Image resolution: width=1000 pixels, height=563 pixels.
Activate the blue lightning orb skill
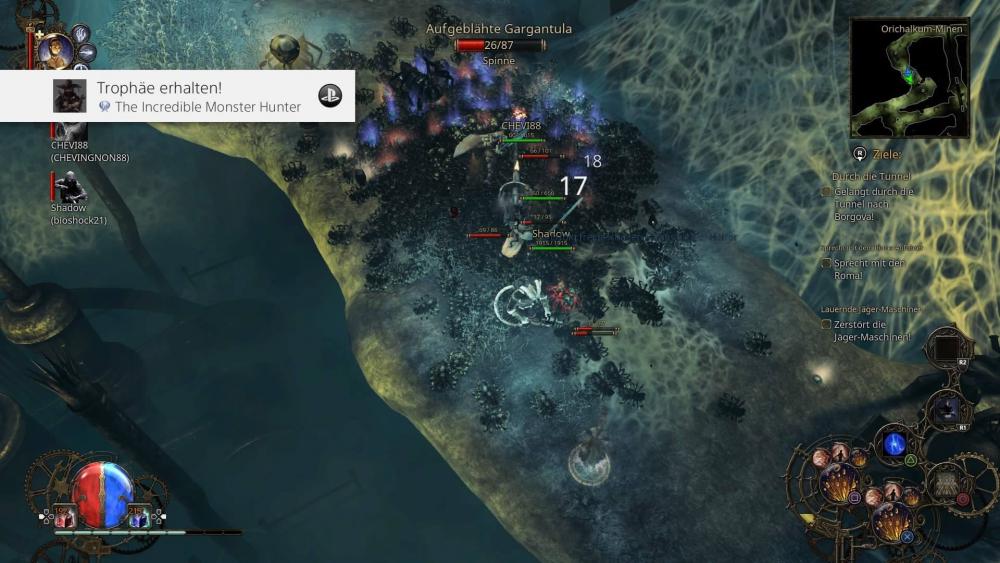coord(893,445)
